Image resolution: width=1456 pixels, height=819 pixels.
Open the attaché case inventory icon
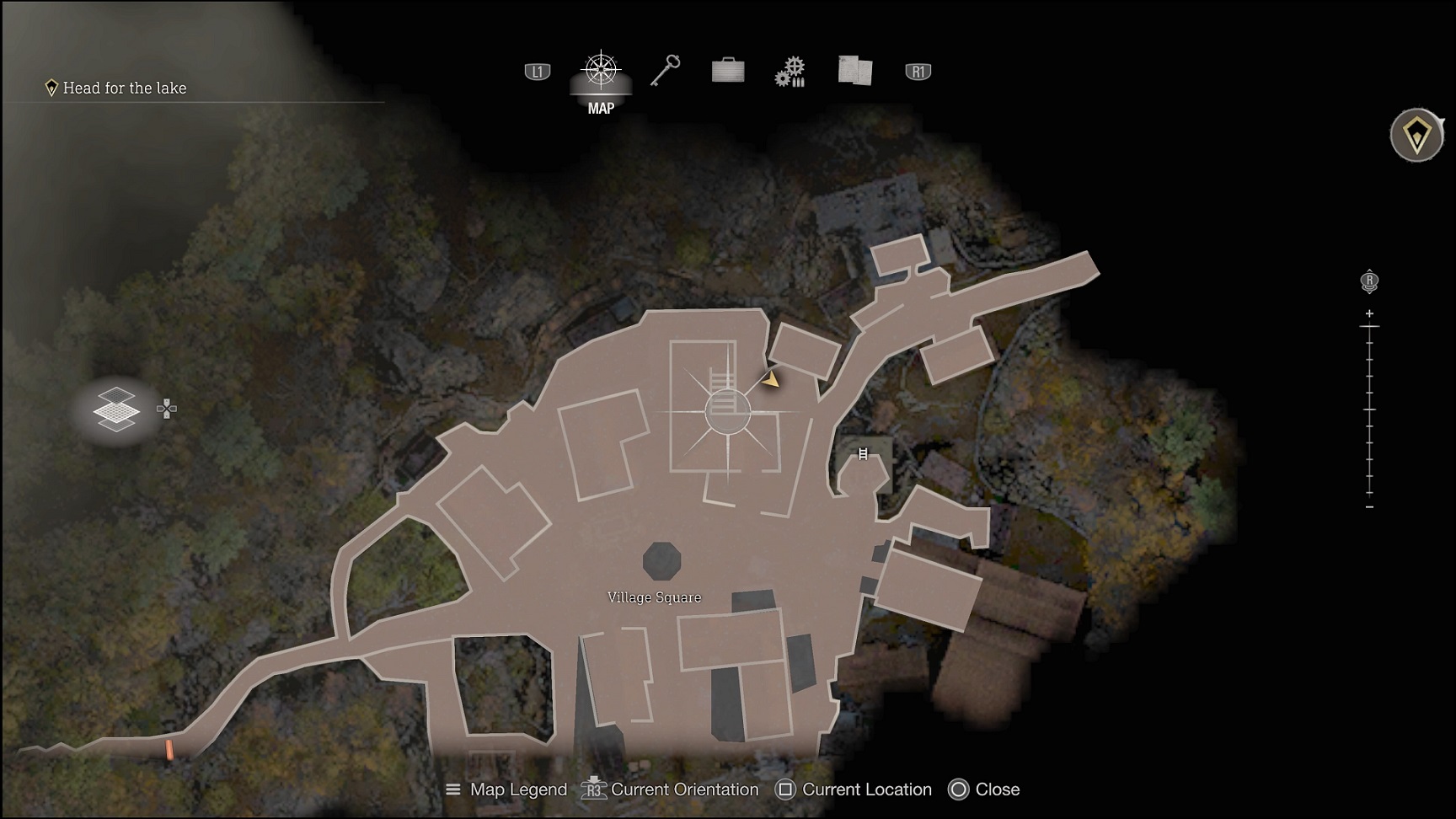click(726, 71)
